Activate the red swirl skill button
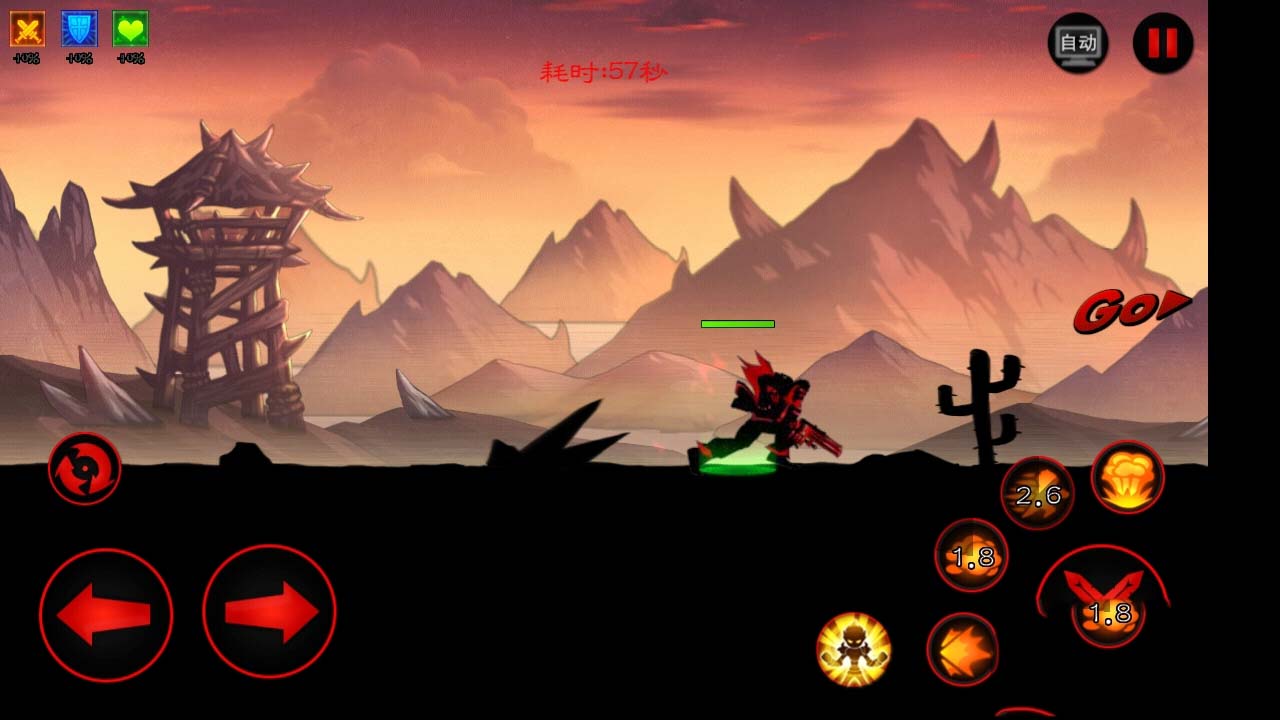The image size is (1280, 720). pyautogui.click(x=85, y=468)
